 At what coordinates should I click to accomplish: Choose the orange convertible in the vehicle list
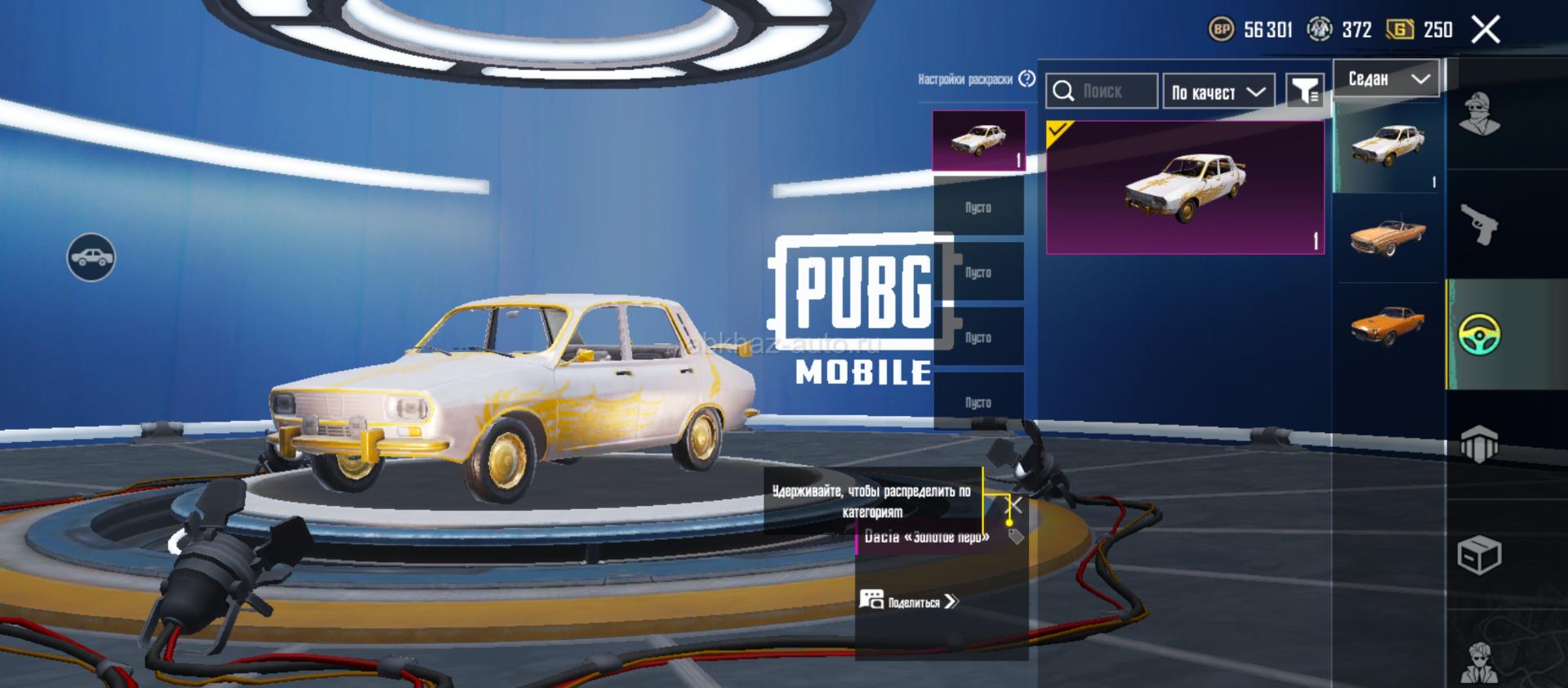pos(1388,236)
